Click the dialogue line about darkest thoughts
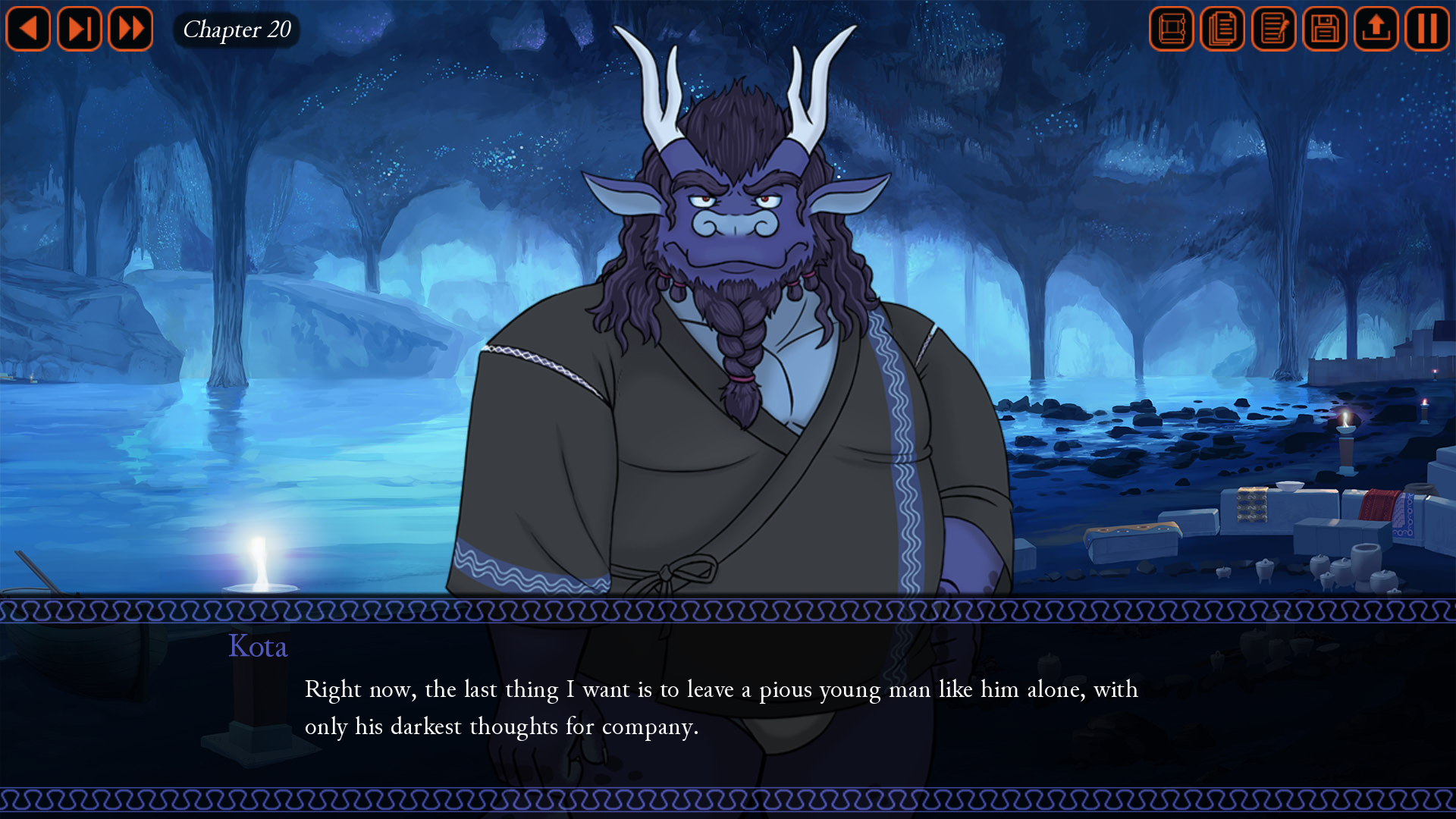Image resolution: width=1456 pixels, height=819 pixels. [502, 726]
